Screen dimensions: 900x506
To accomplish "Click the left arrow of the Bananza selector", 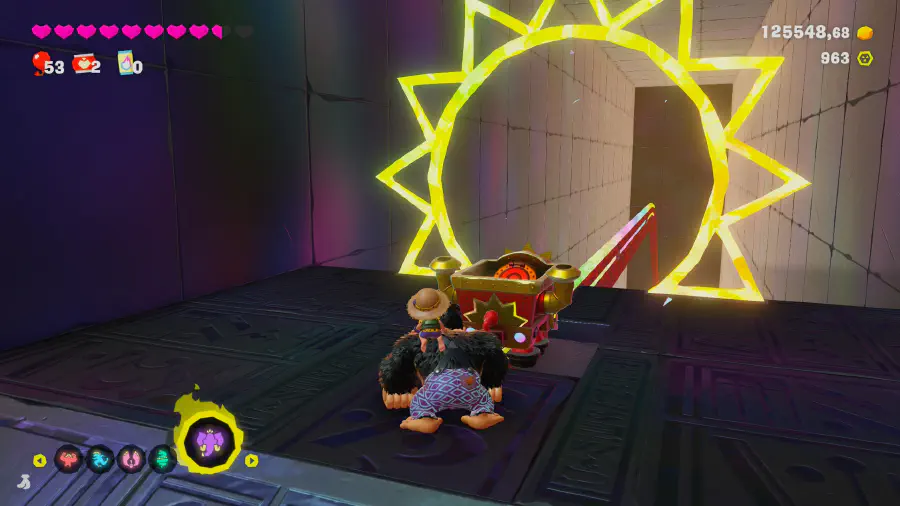I will [x=40, y=460].
